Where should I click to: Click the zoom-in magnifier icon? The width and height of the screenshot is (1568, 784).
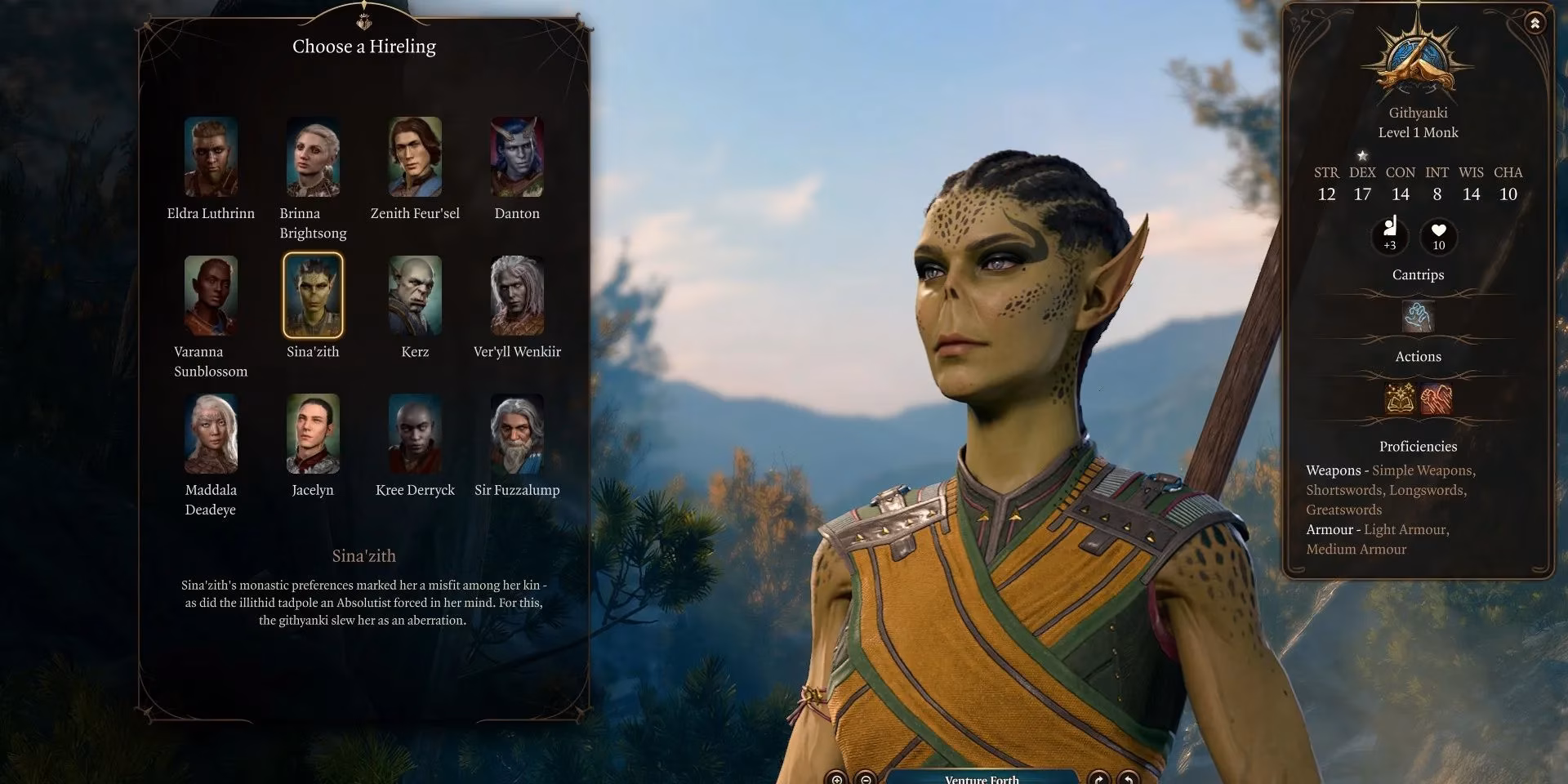point(836,780)
